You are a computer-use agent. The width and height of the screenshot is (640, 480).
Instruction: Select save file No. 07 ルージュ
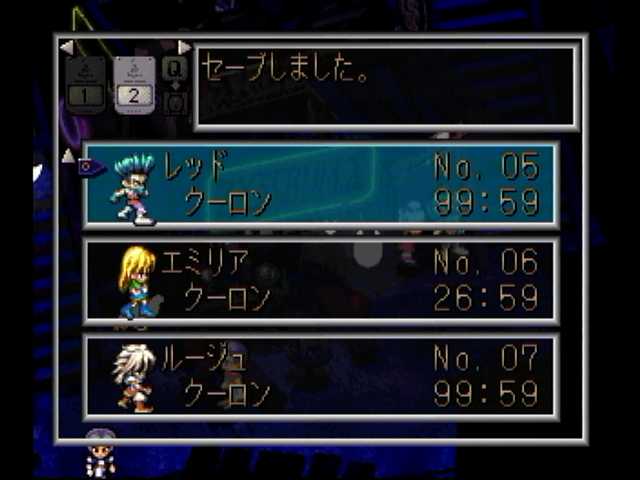pyautogui.click(x=320, y=376)
